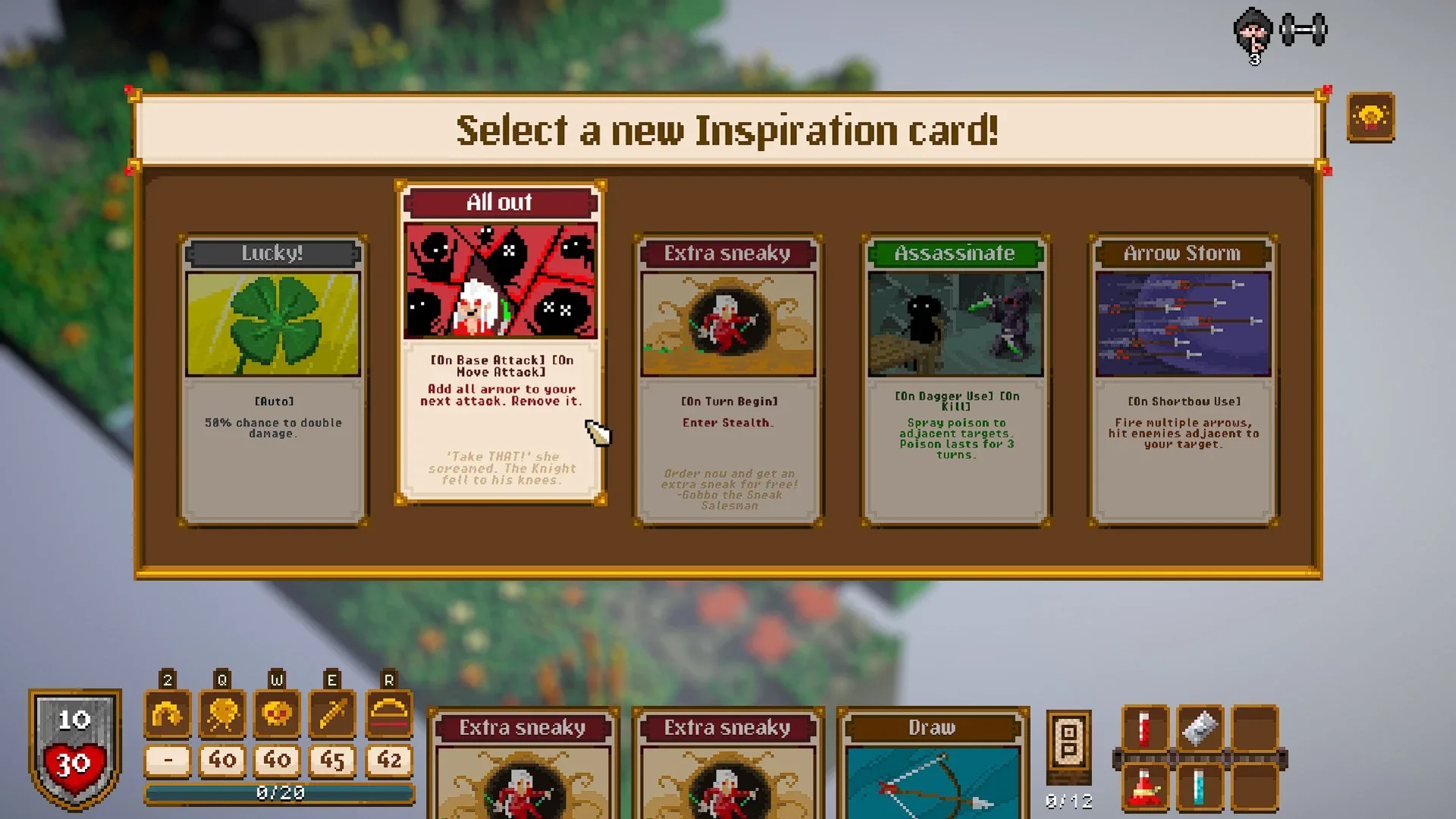Viewport: 1456px width, 819px height.
Task: Click the deck door icon showing 0/12
Action: pos(1069,751)
